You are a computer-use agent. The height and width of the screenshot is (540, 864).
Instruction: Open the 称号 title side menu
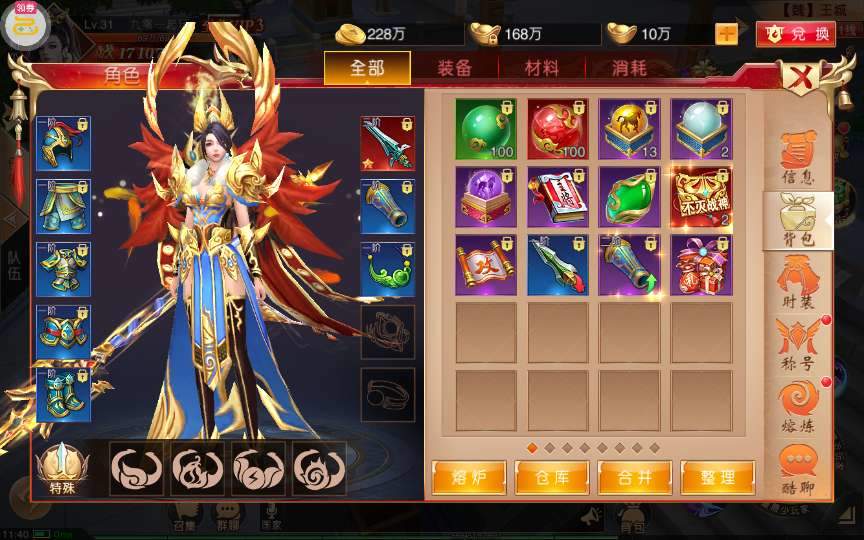797,345
